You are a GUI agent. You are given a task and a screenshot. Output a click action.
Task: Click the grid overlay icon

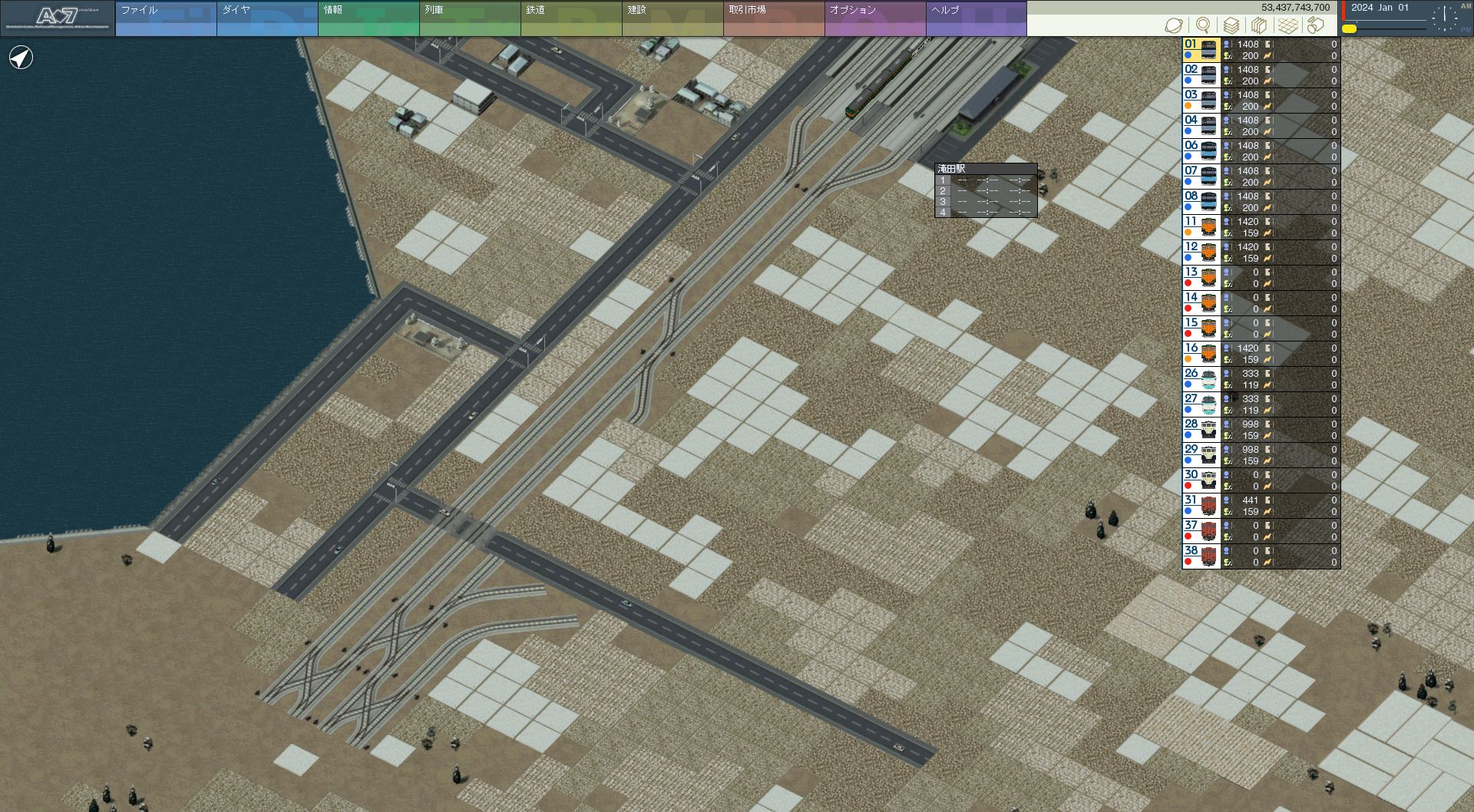(x=1287, y=25)
